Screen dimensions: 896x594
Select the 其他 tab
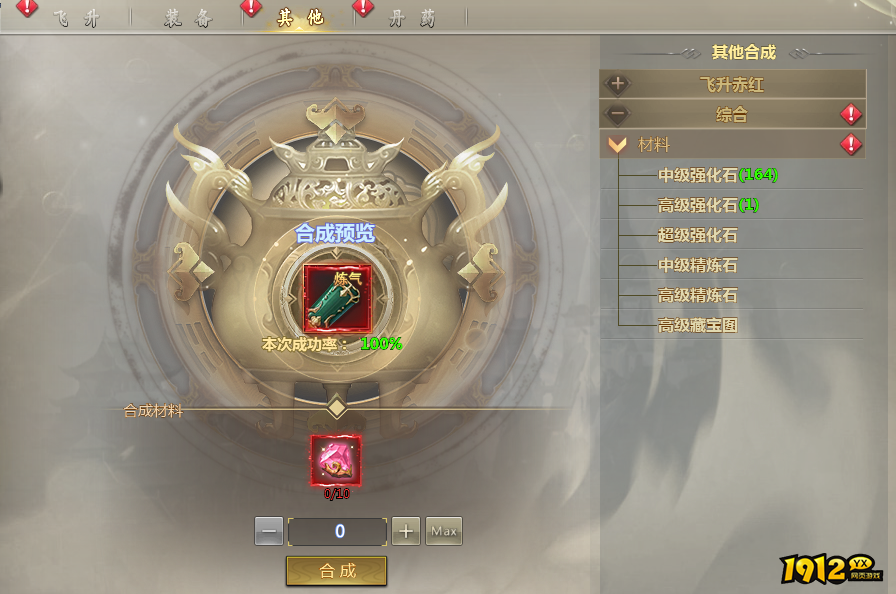[x=299, y=19]
